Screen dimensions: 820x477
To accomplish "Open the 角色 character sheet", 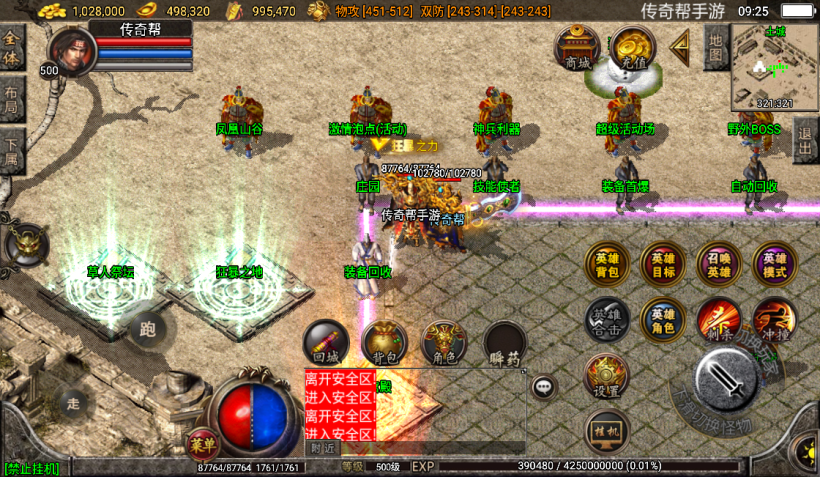I will [444, 343].
